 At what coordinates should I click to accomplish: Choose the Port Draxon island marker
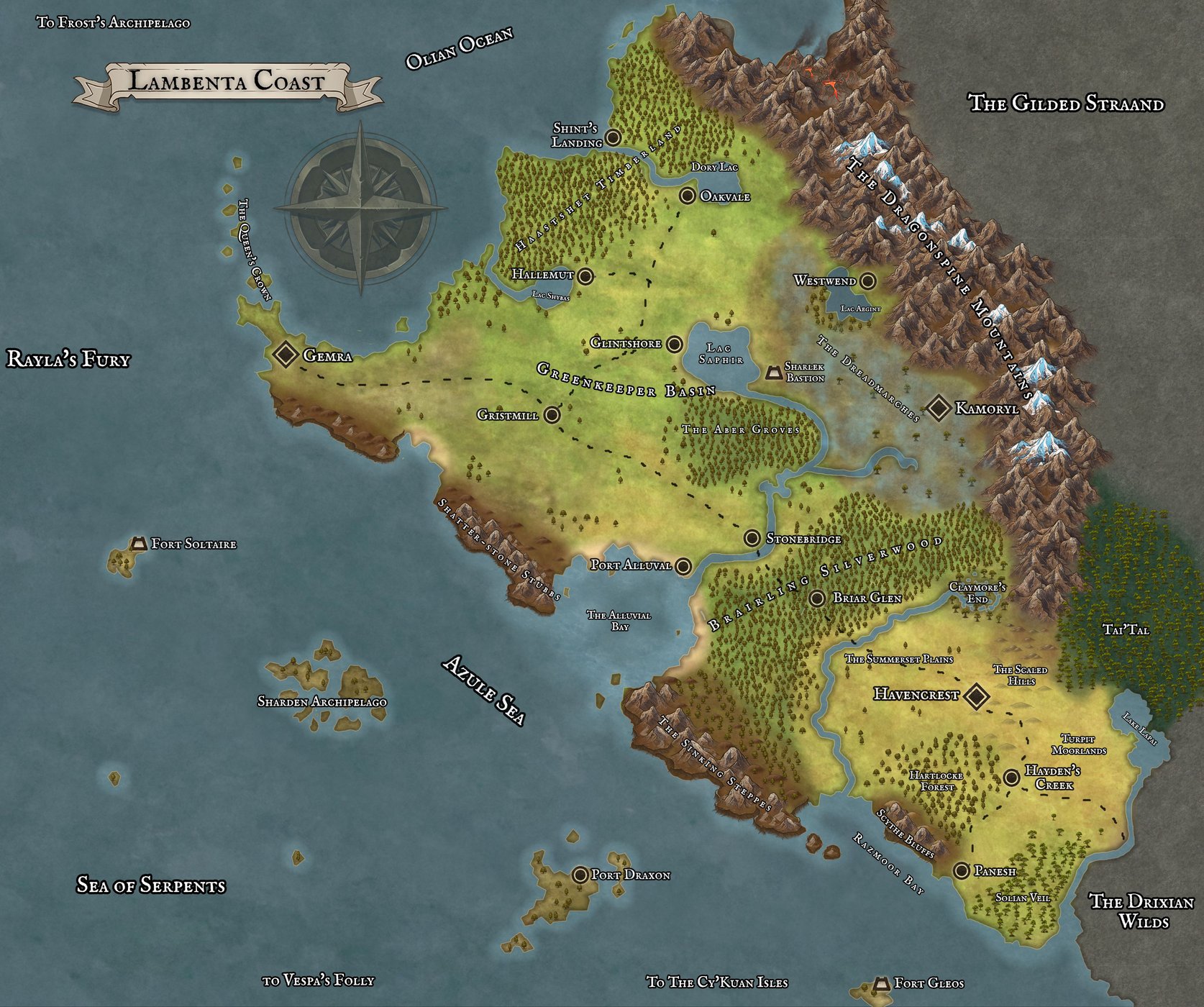[x=580, y=875]
